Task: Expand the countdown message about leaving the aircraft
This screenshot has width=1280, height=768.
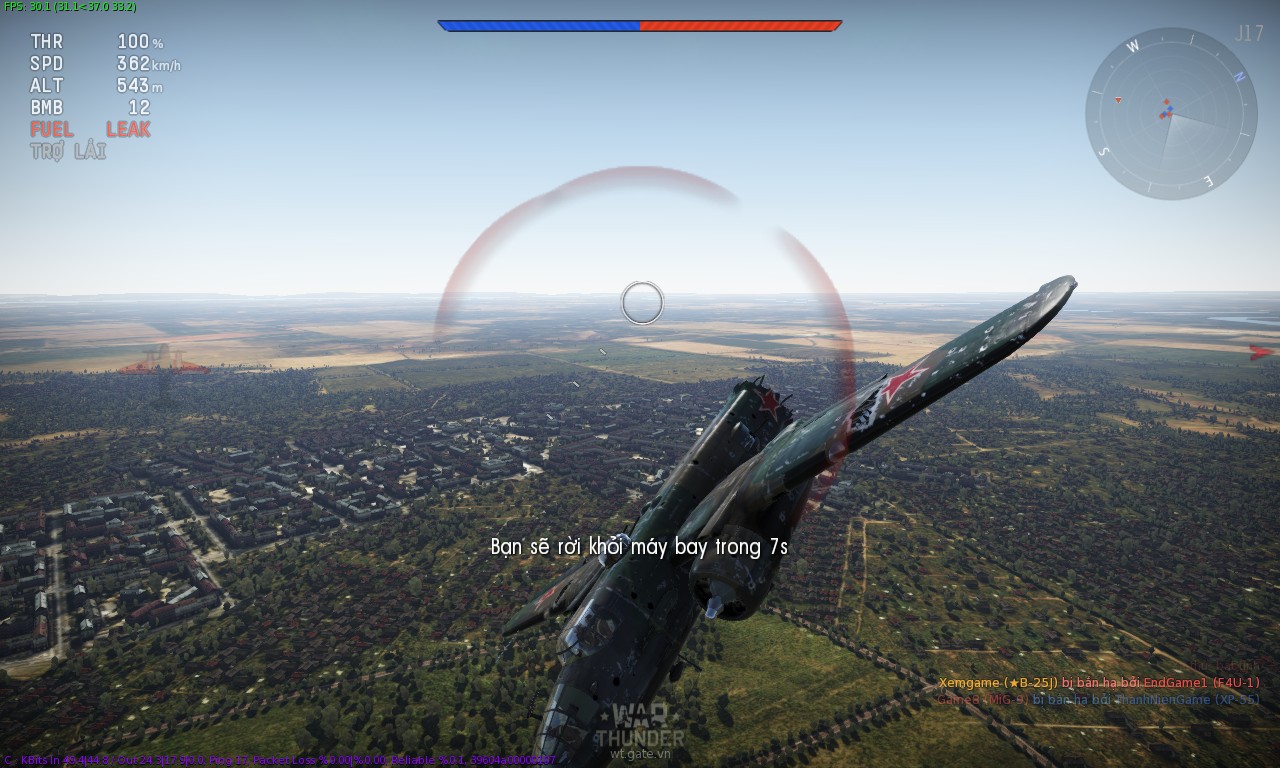Action: pyautogui.click(x=640, y=547)
